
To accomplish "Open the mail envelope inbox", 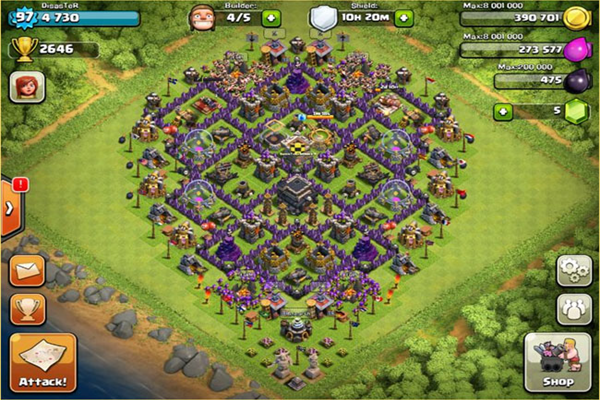I will (x=27, y=272).
